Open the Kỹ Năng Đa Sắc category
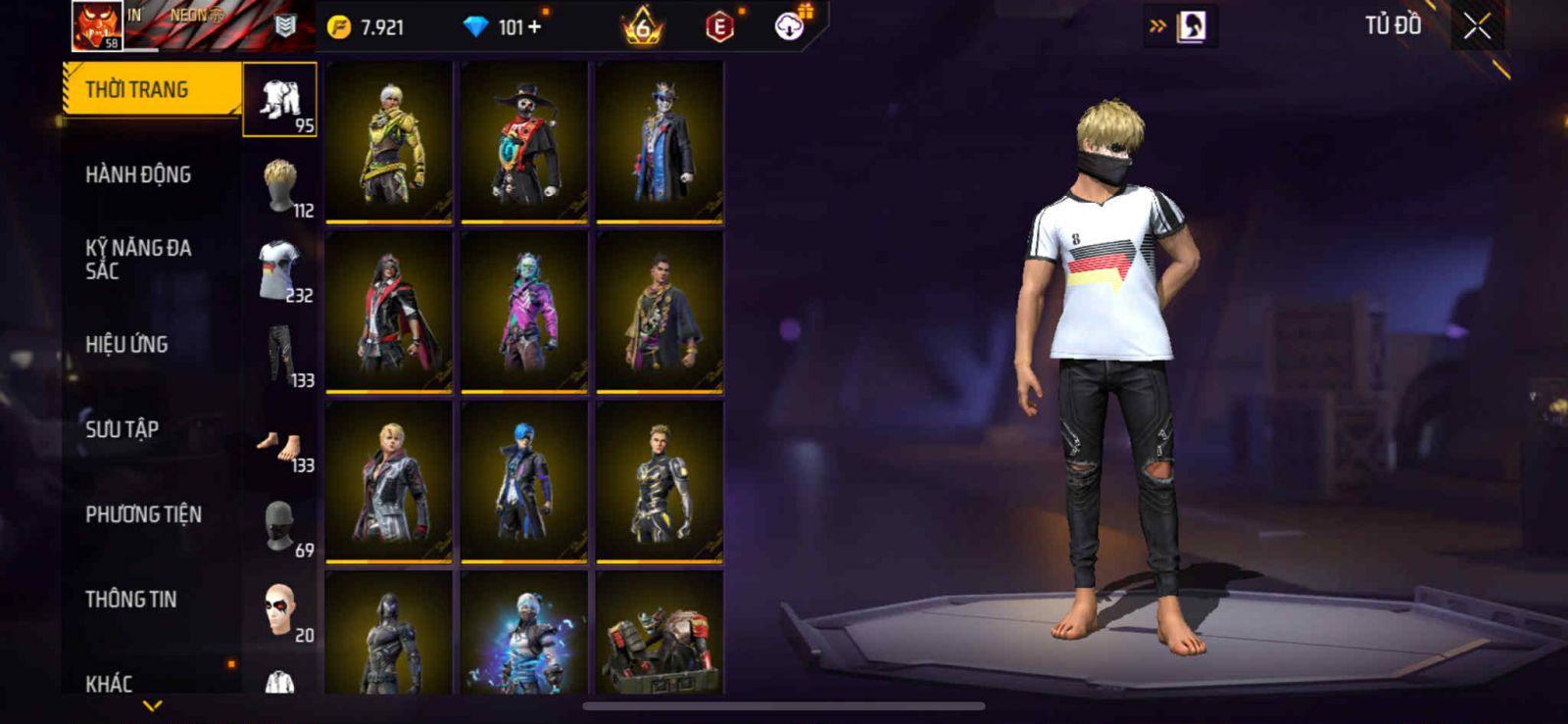 138,260
